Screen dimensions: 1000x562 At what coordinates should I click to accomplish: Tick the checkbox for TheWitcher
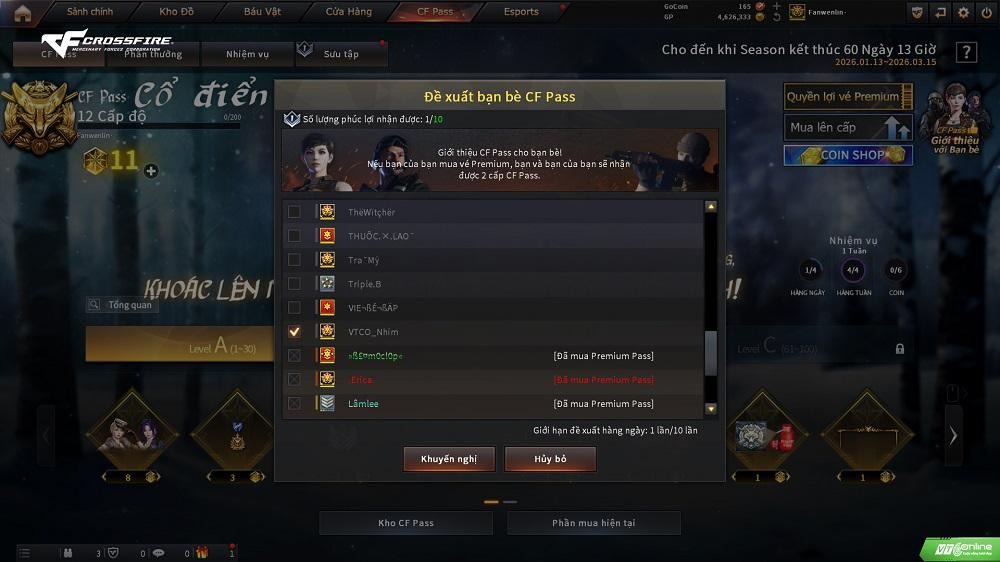294,212
